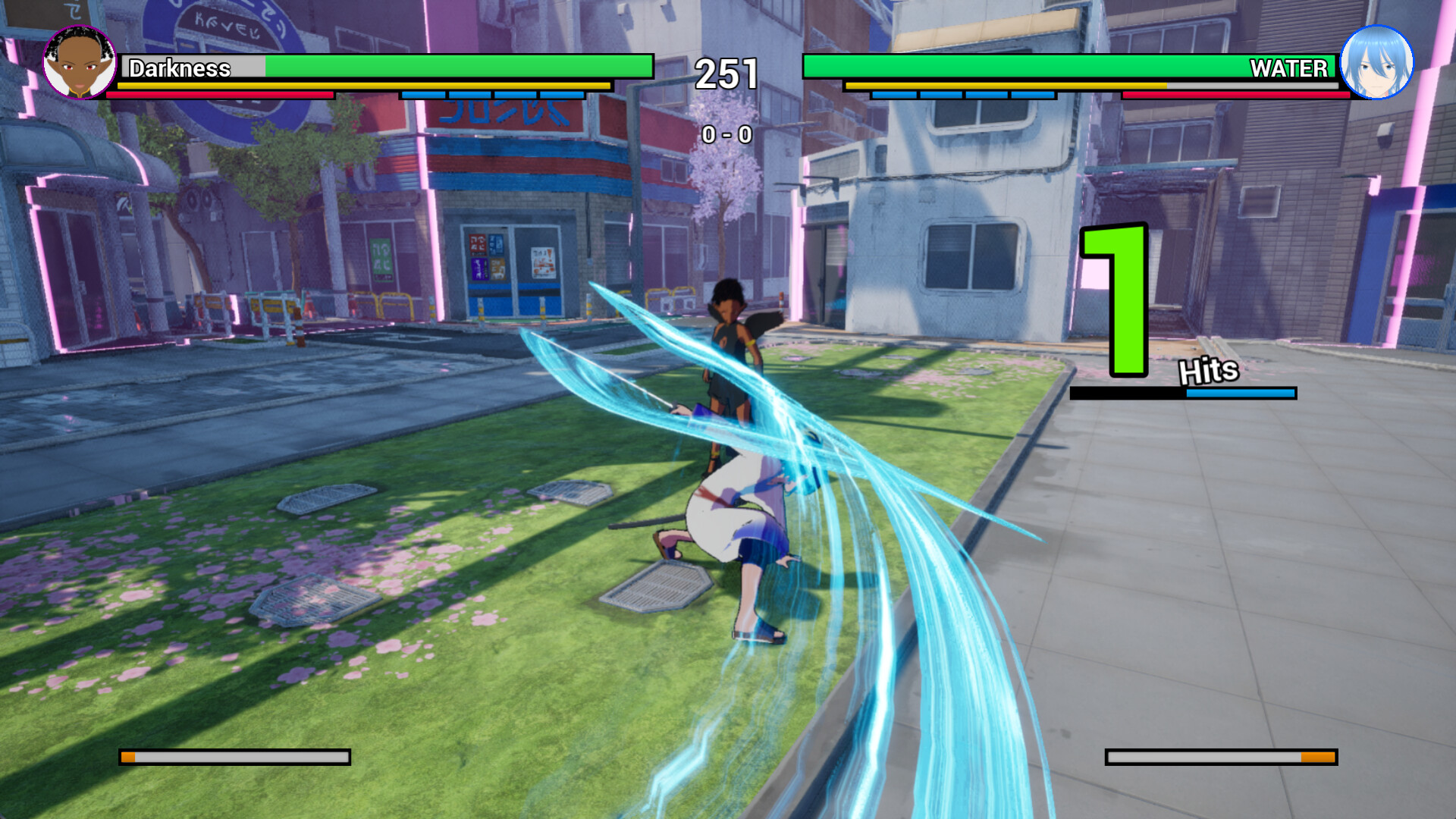Image resolution: width=1456 pixels, height=819 pixels.
Task: Click the Hits text label
Action: pyautogui.click(x=1207, y=371)
